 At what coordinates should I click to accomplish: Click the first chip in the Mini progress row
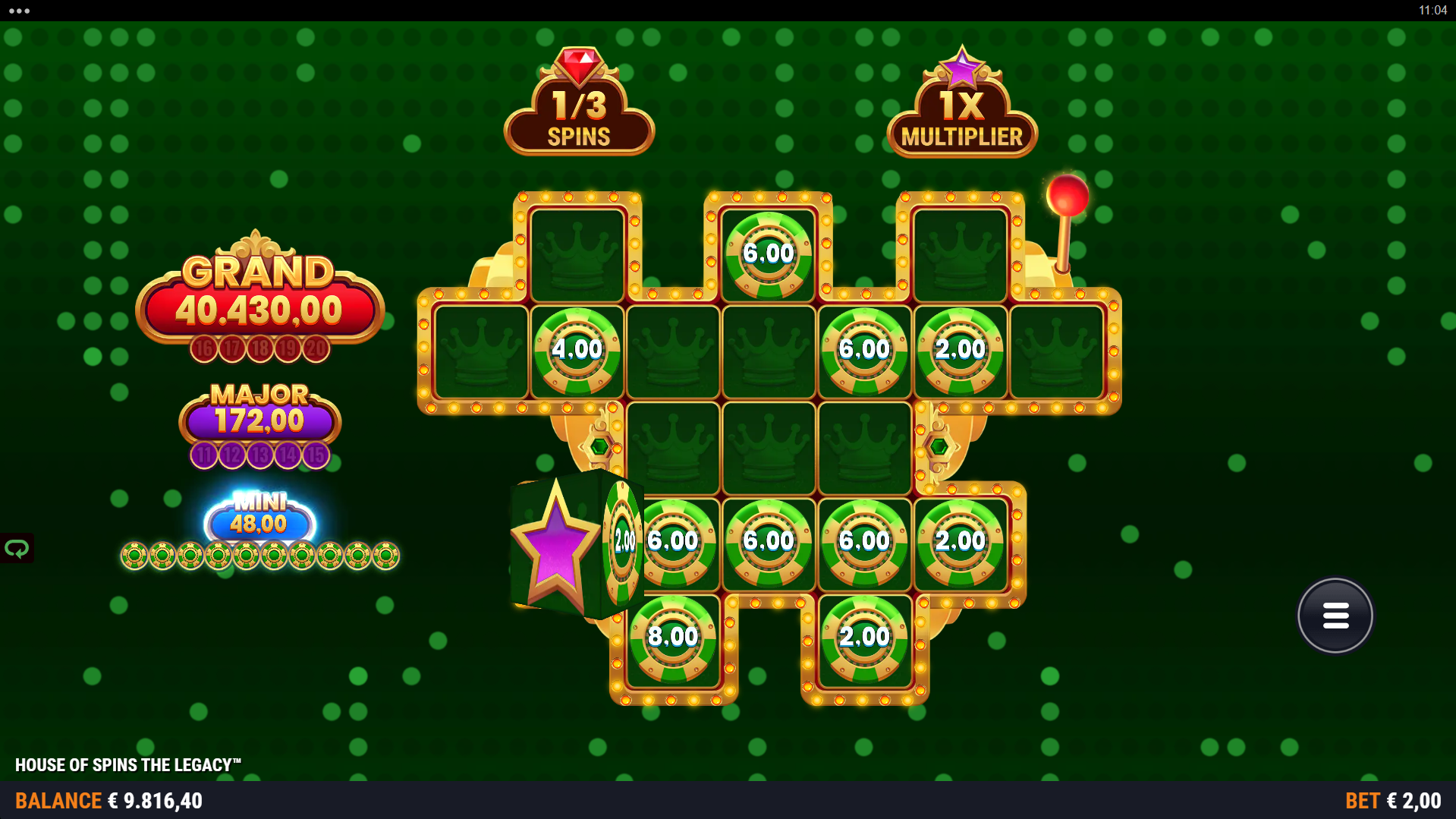pos(135,556)
